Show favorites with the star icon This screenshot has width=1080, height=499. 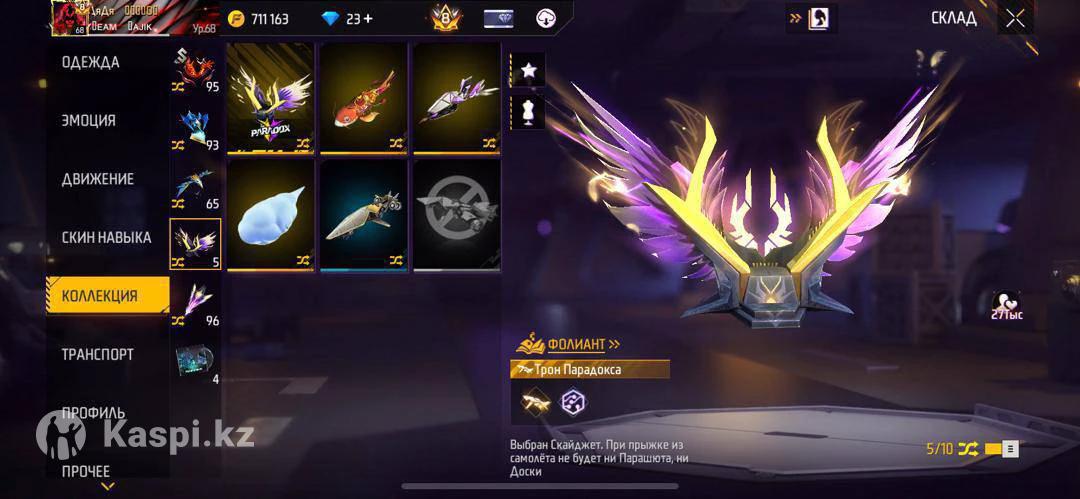[x=528, y=69]
